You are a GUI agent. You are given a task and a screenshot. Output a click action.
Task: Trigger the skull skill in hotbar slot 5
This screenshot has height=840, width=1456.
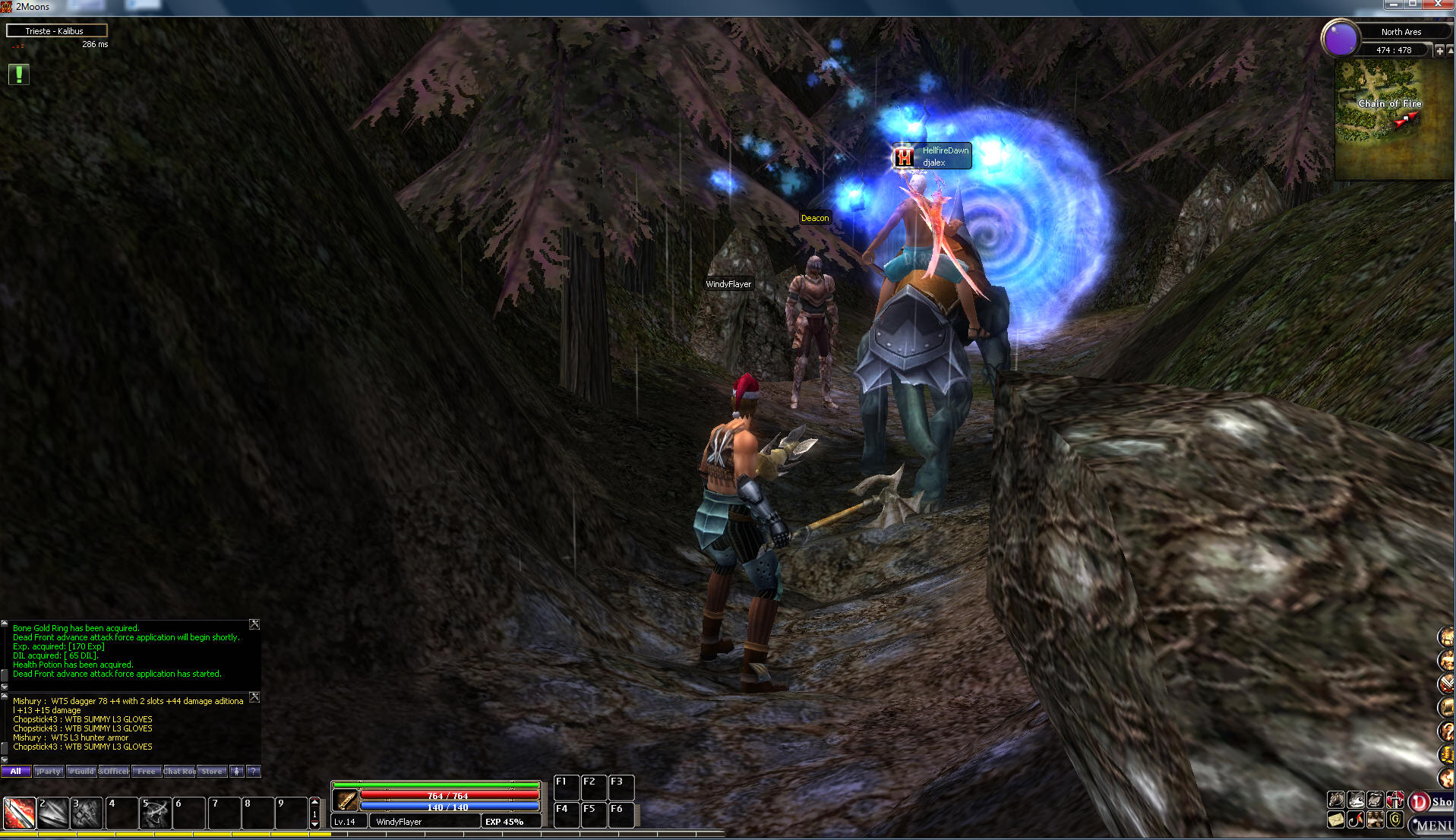156,813
